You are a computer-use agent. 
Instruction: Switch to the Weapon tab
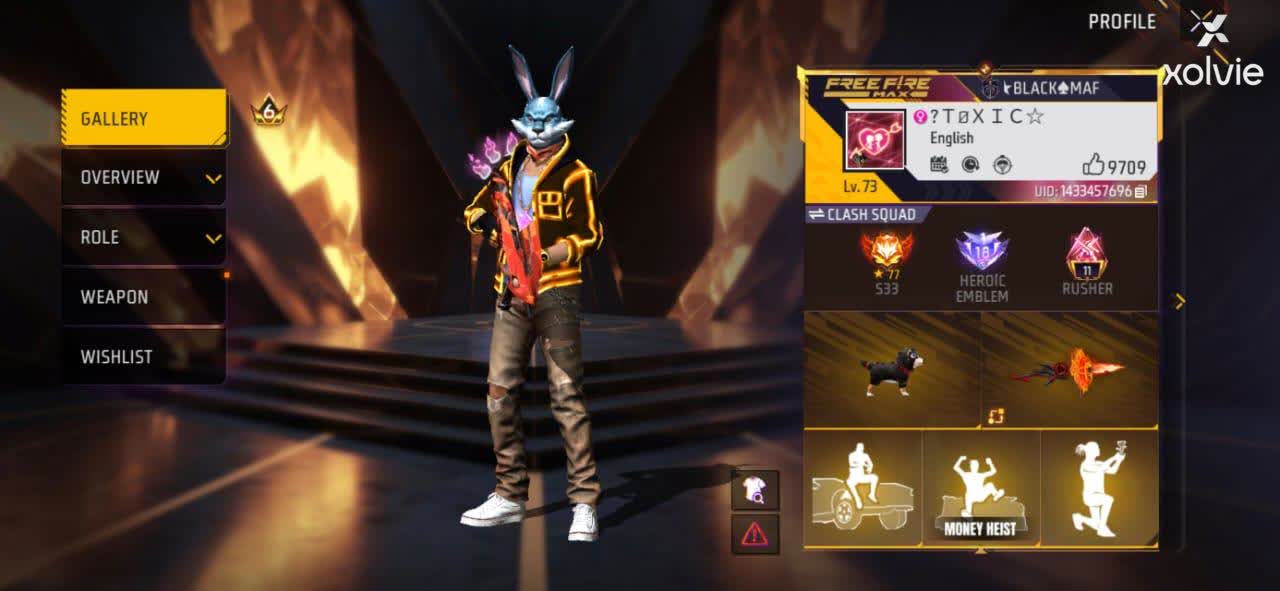click(143, 297)
